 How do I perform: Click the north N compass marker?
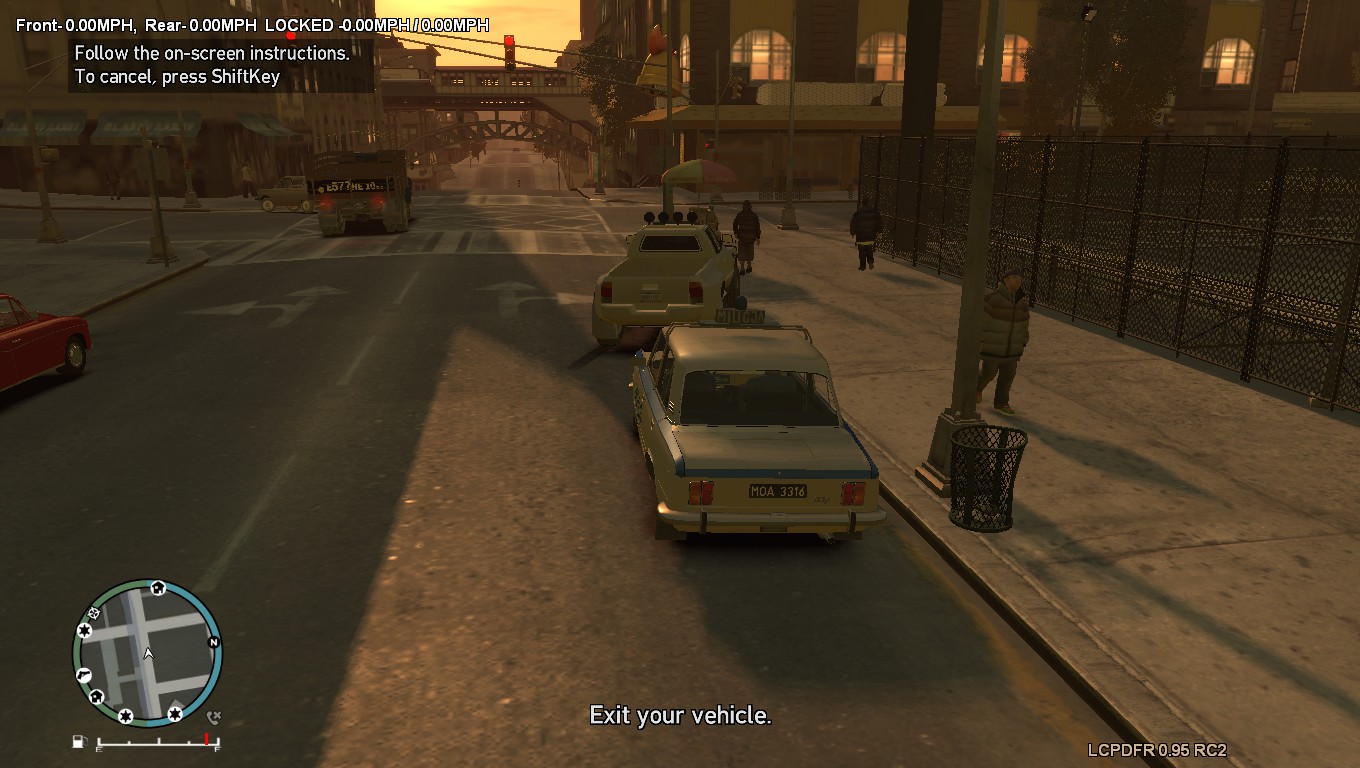[x=213, y=642]
